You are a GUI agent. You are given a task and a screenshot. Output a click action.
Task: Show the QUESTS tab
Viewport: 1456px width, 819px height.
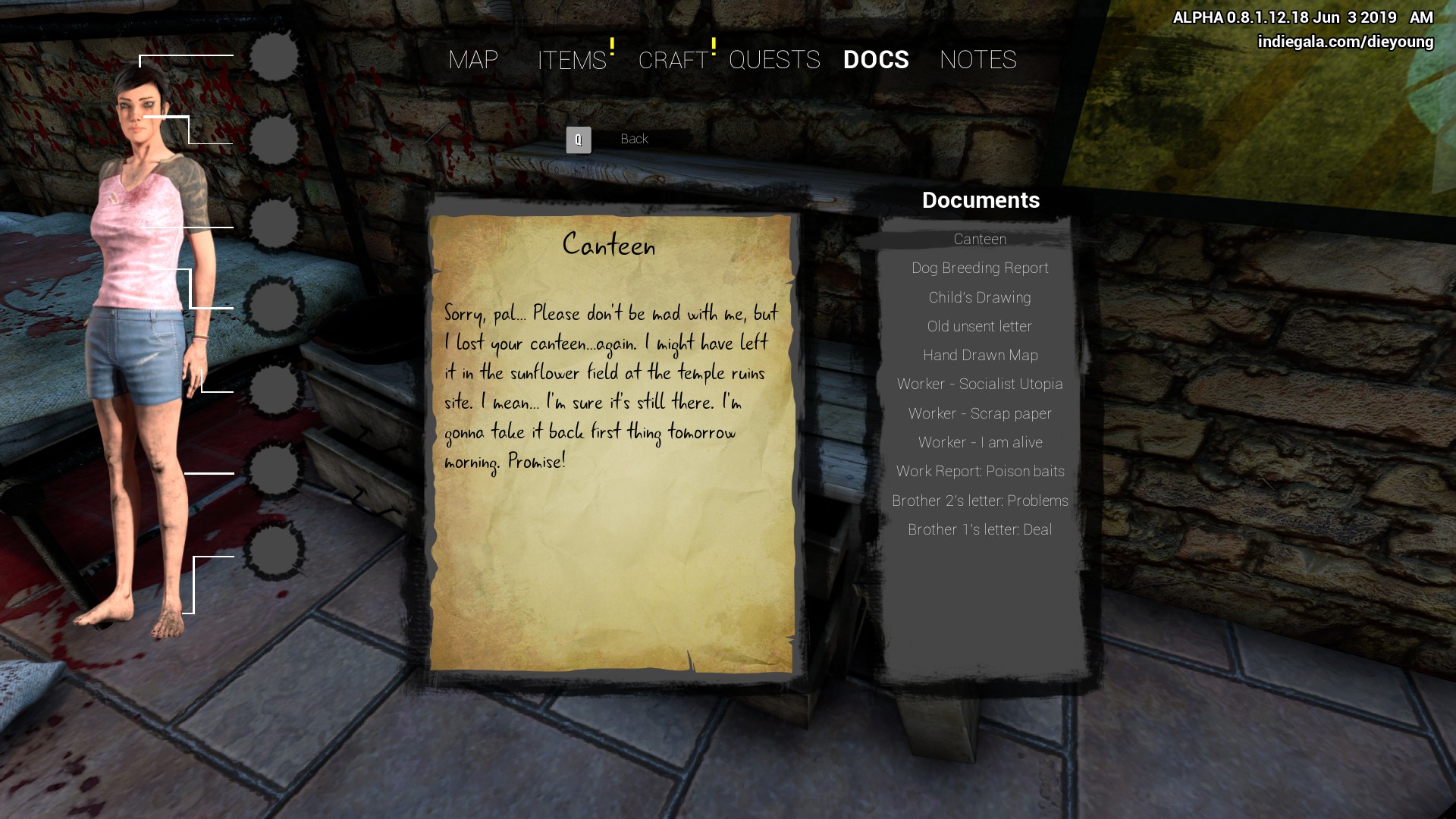coord(774,60)
